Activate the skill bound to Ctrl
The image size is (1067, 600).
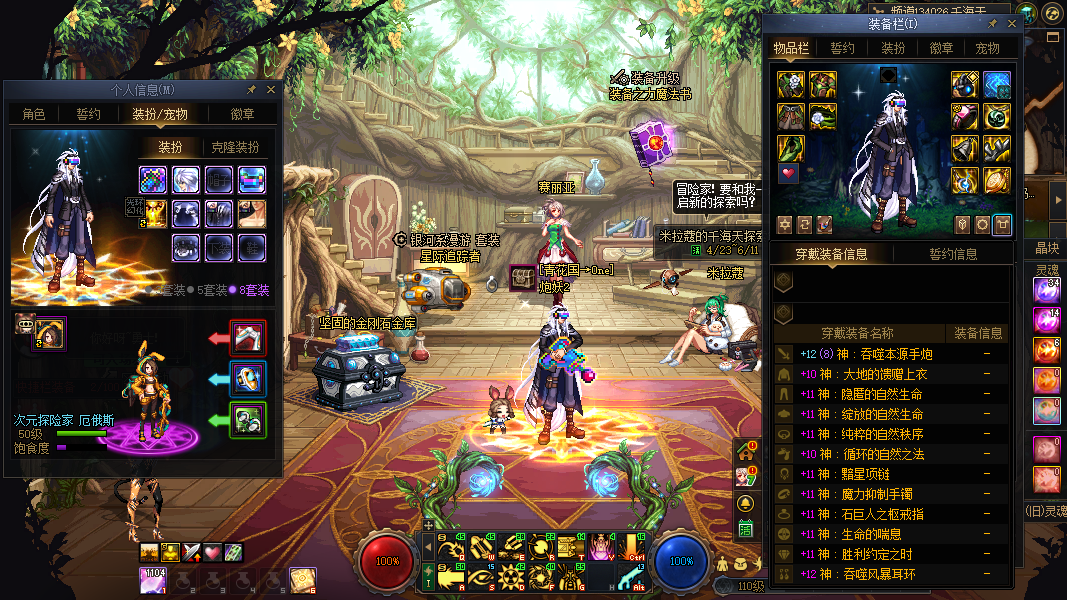[632, 546]
